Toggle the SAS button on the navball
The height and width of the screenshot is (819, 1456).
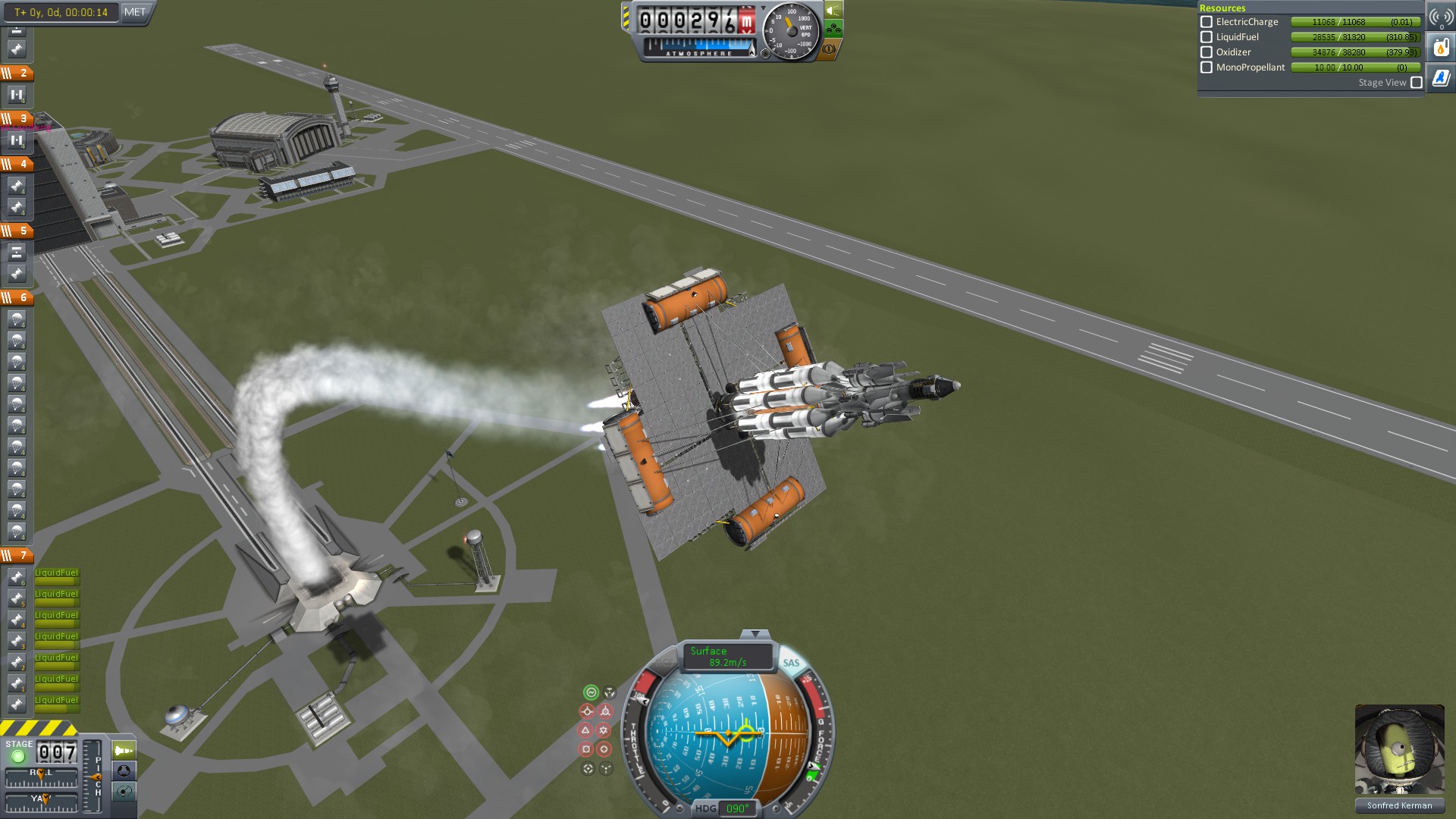coord(791,663)
